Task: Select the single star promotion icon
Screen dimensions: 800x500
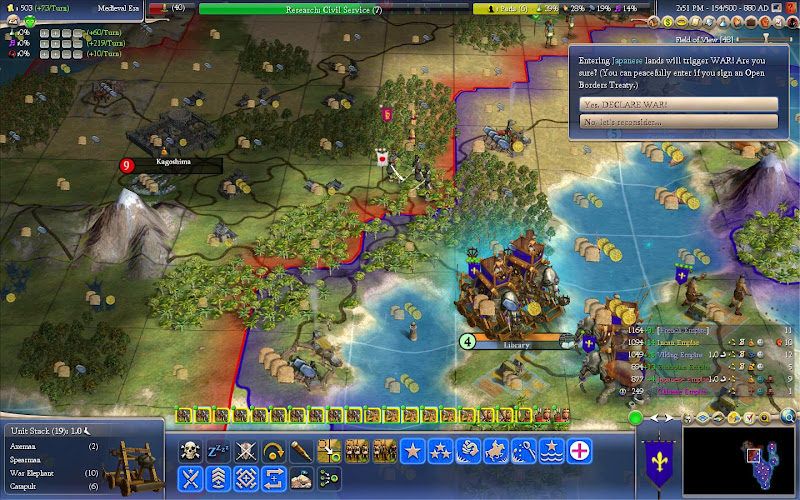Action: [x=412, y=451]
